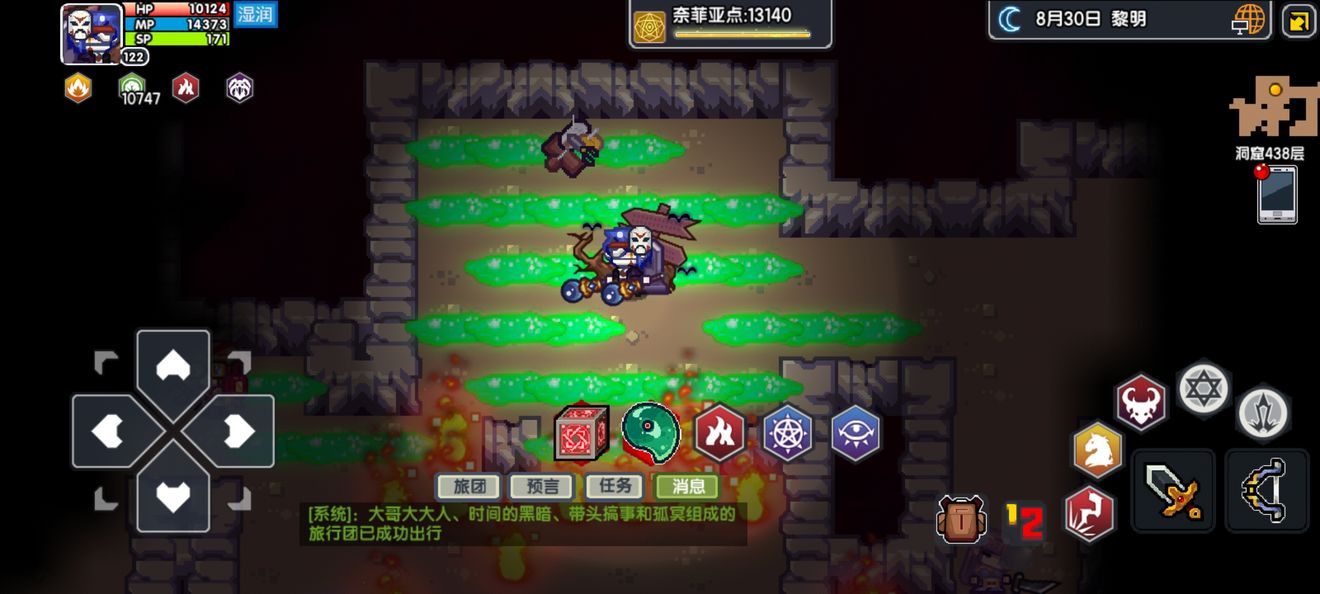Screen dimensions: 1320x594
Task: Use the horned demon skull skill
Action: point(1142,403)
